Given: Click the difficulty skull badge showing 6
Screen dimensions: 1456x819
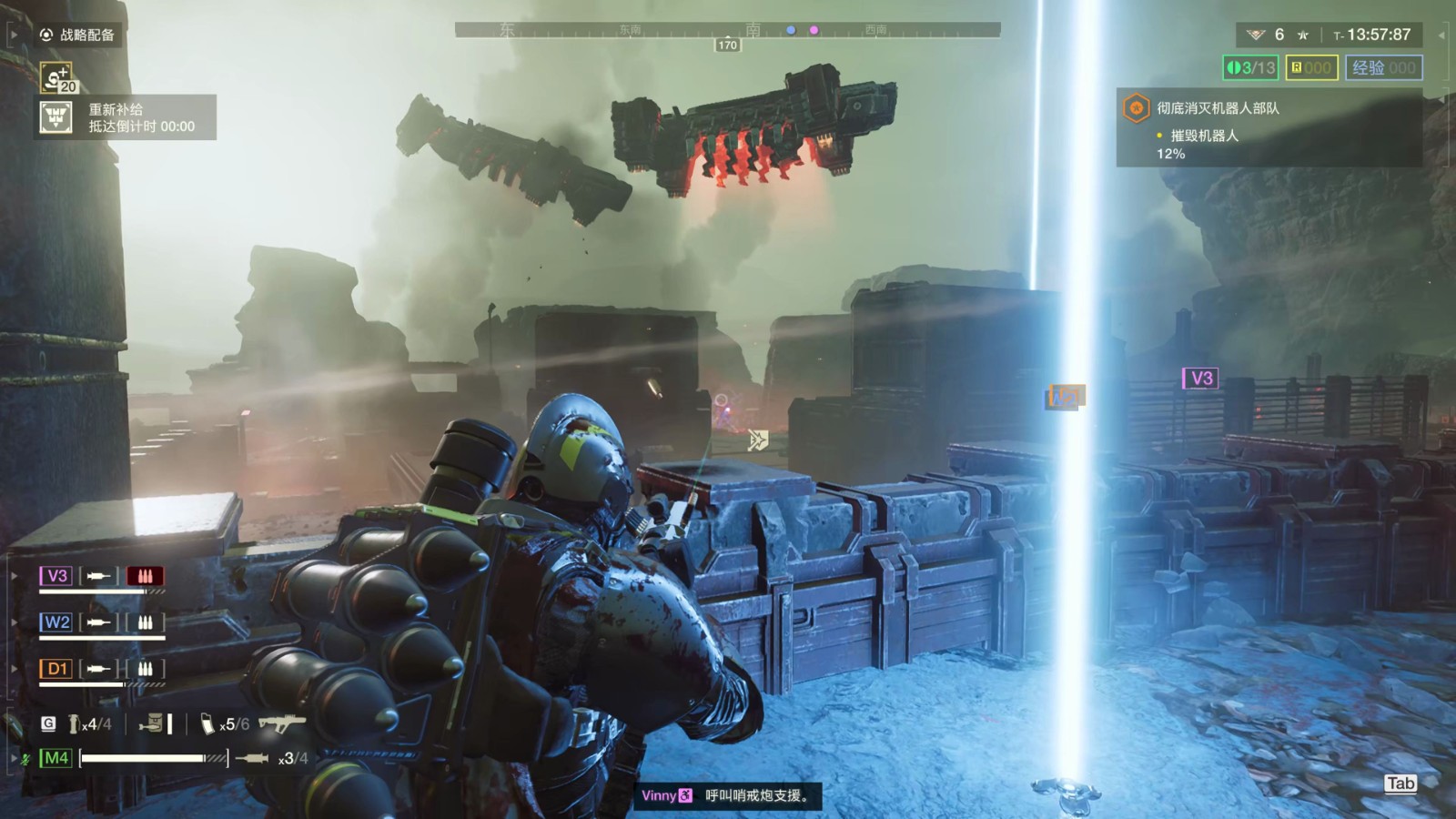Looking at the screenshot, I should click(1257, 35).
